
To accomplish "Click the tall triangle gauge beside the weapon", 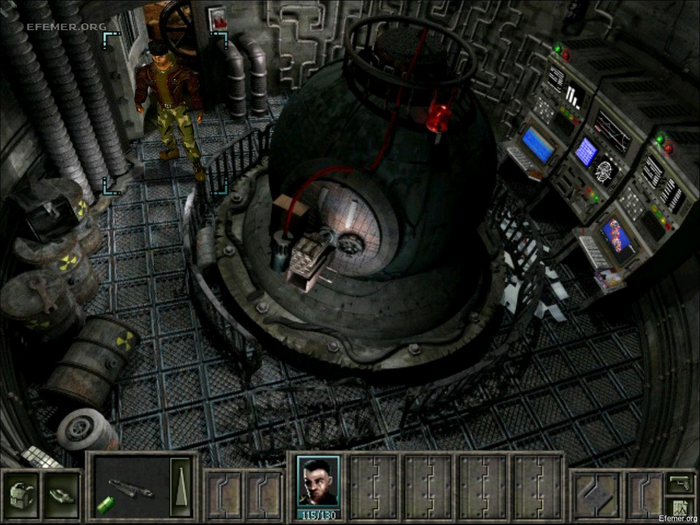I will click(x=180, y=488).
